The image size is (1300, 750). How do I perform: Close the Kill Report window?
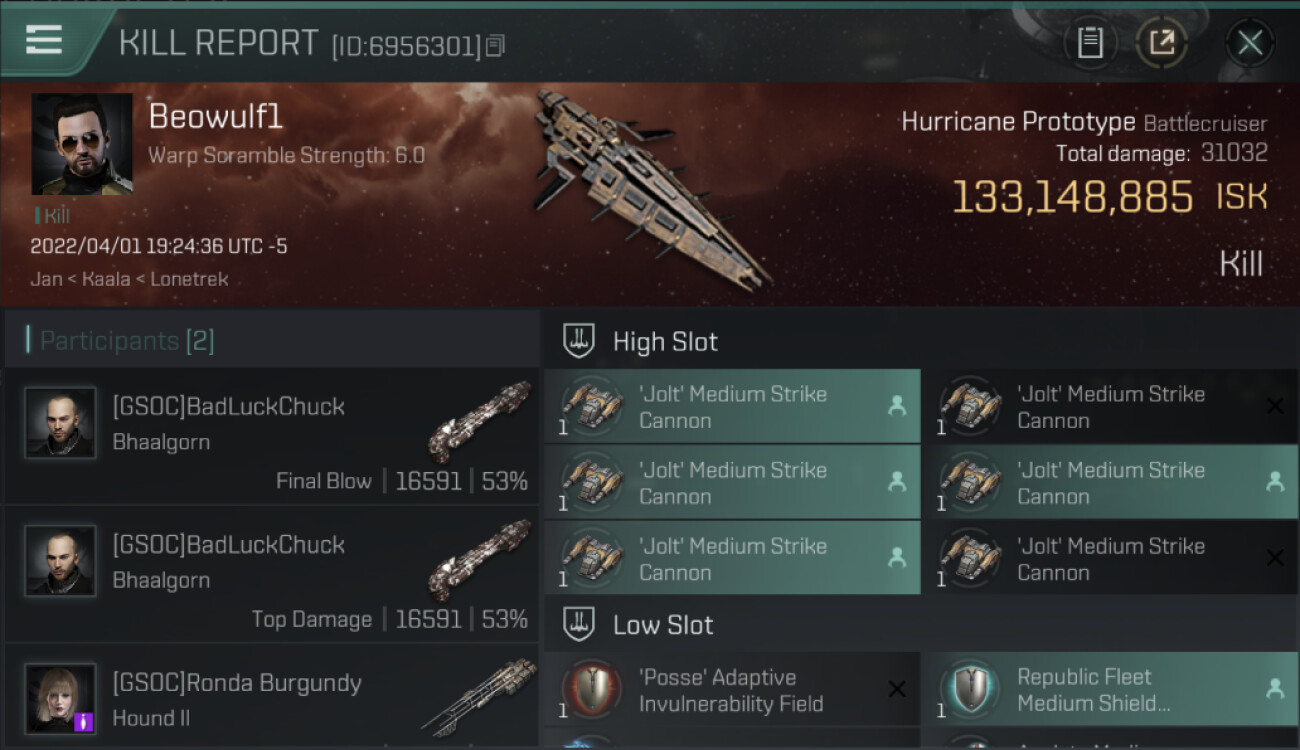[x=1249, y=43]
